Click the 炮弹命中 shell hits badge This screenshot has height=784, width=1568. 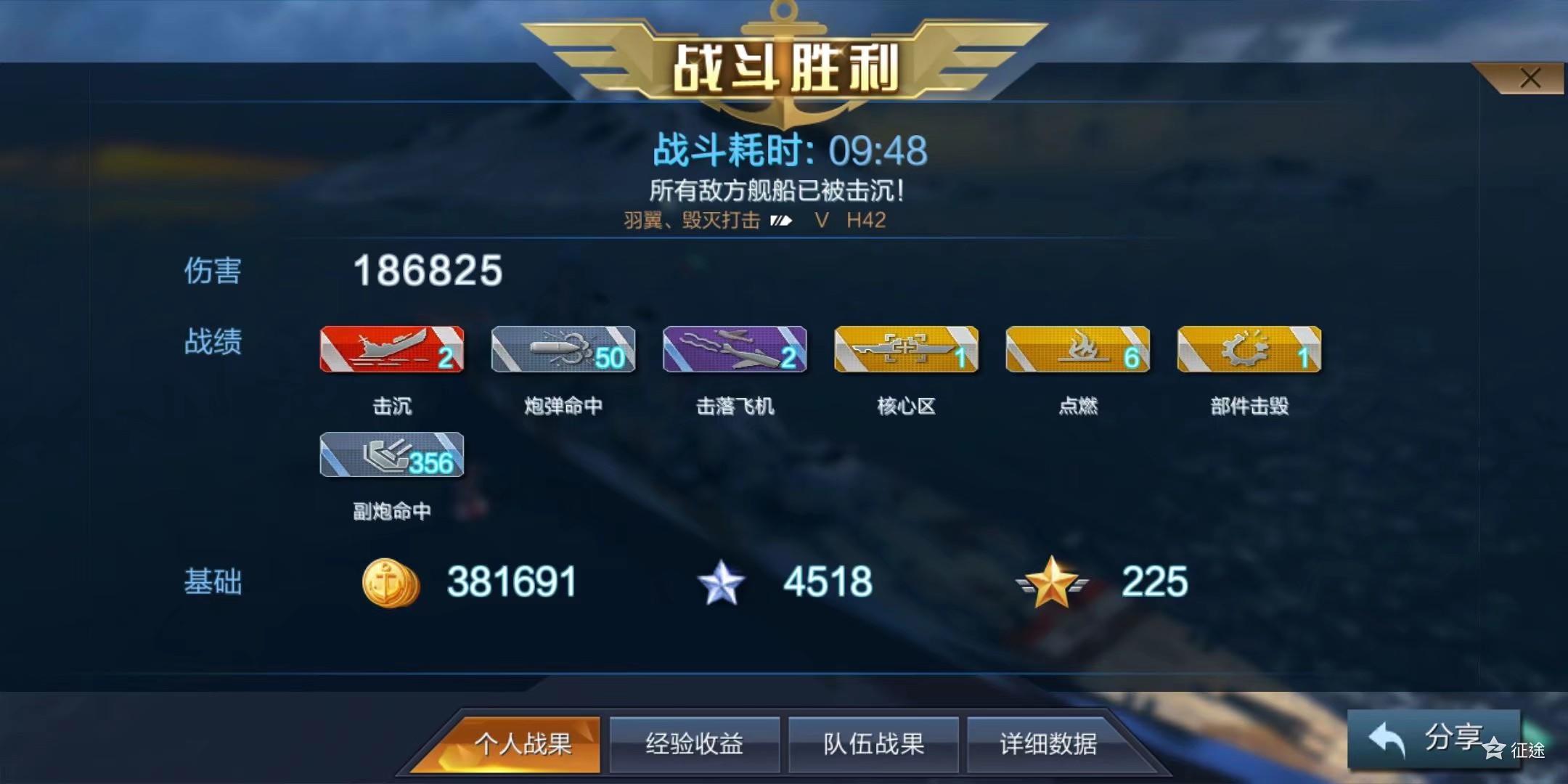[563, 349]
